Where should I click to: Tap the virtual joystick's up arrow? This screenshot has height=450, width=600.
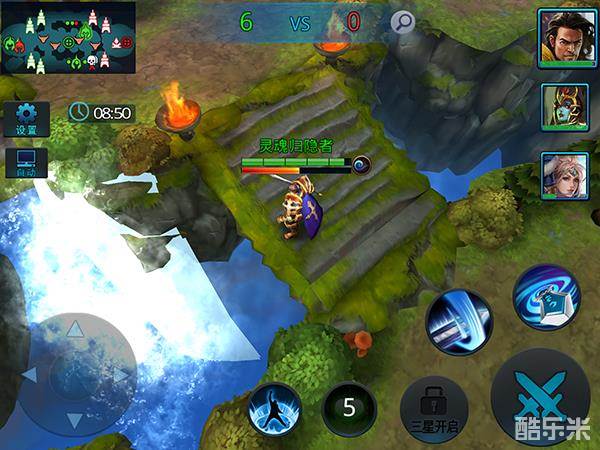point(77,327)
